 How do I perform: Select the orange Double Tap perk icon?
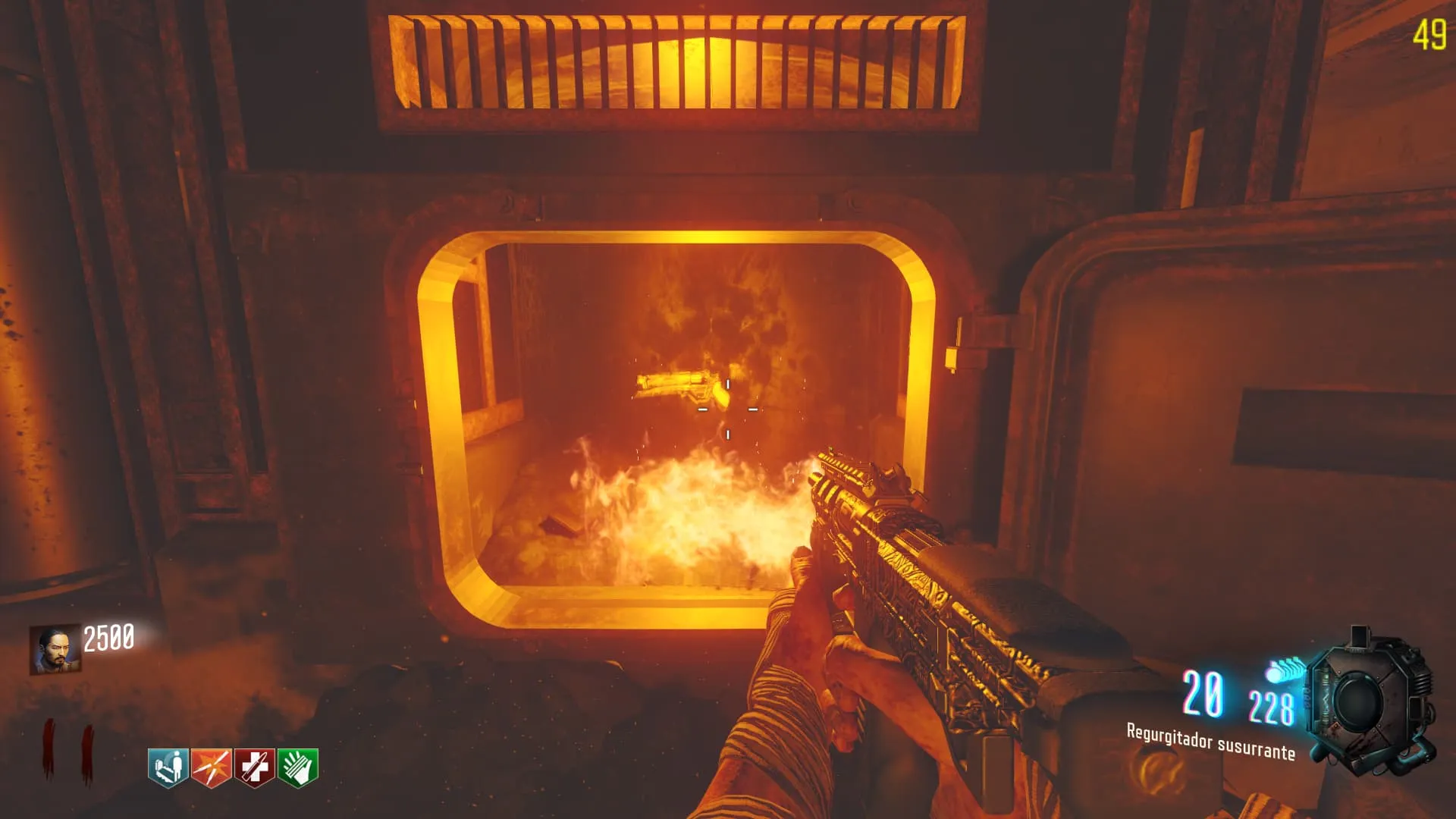tap(211, 767)
